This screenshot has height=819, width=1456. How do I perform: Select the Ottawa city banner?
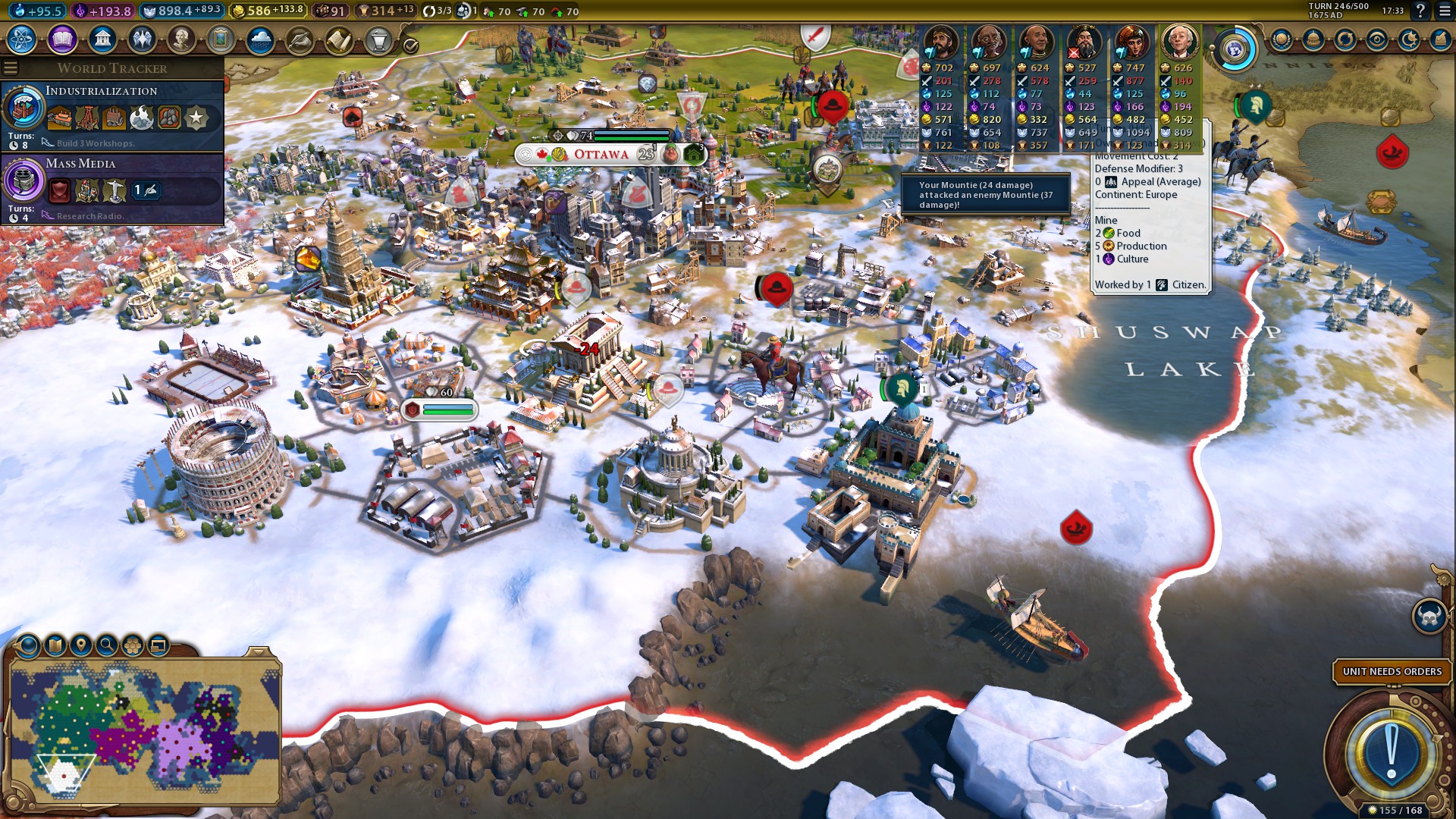click(601, 155)
